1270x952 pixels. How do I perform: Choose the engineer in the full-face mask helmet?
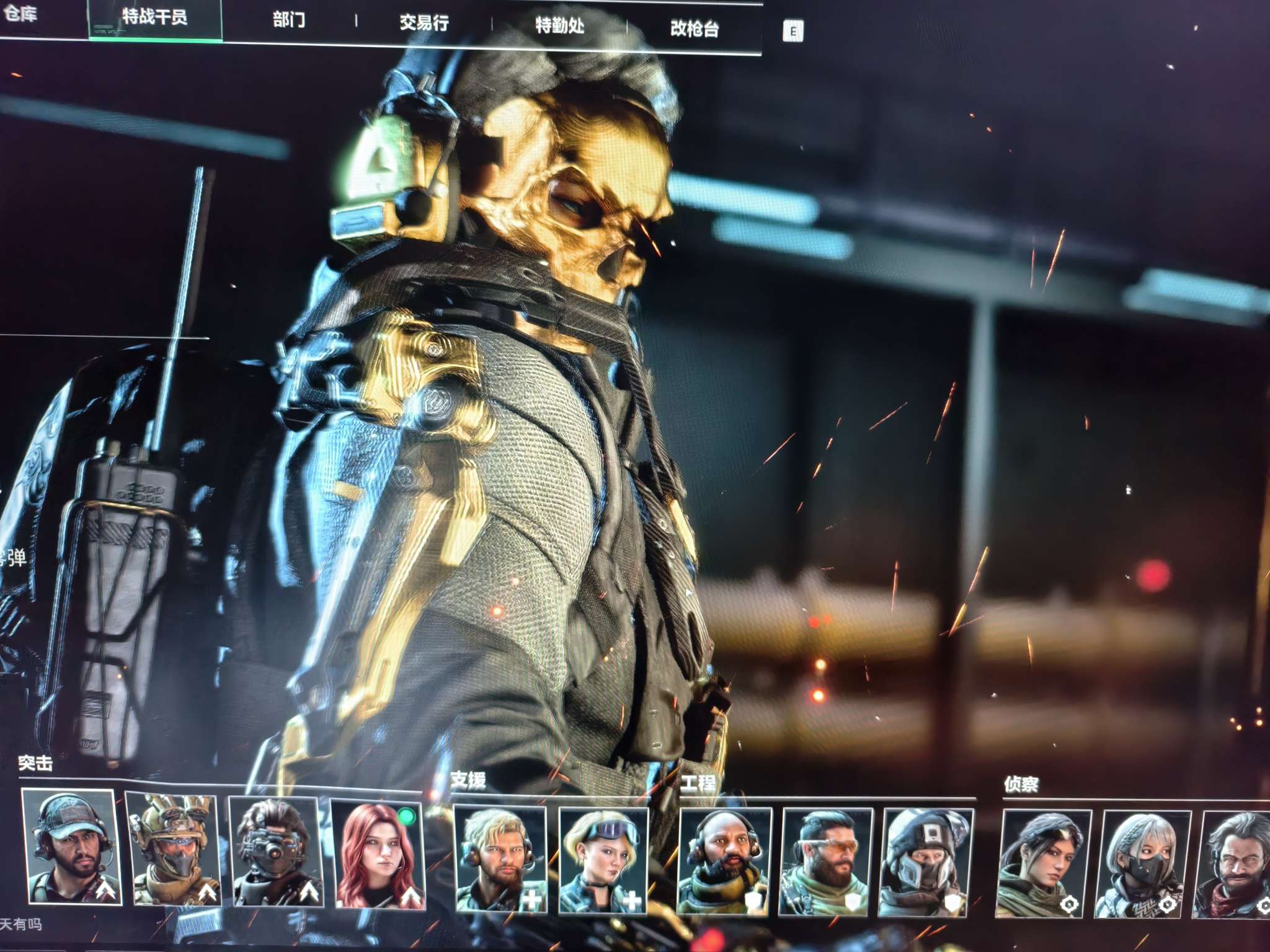coord(926,863)
